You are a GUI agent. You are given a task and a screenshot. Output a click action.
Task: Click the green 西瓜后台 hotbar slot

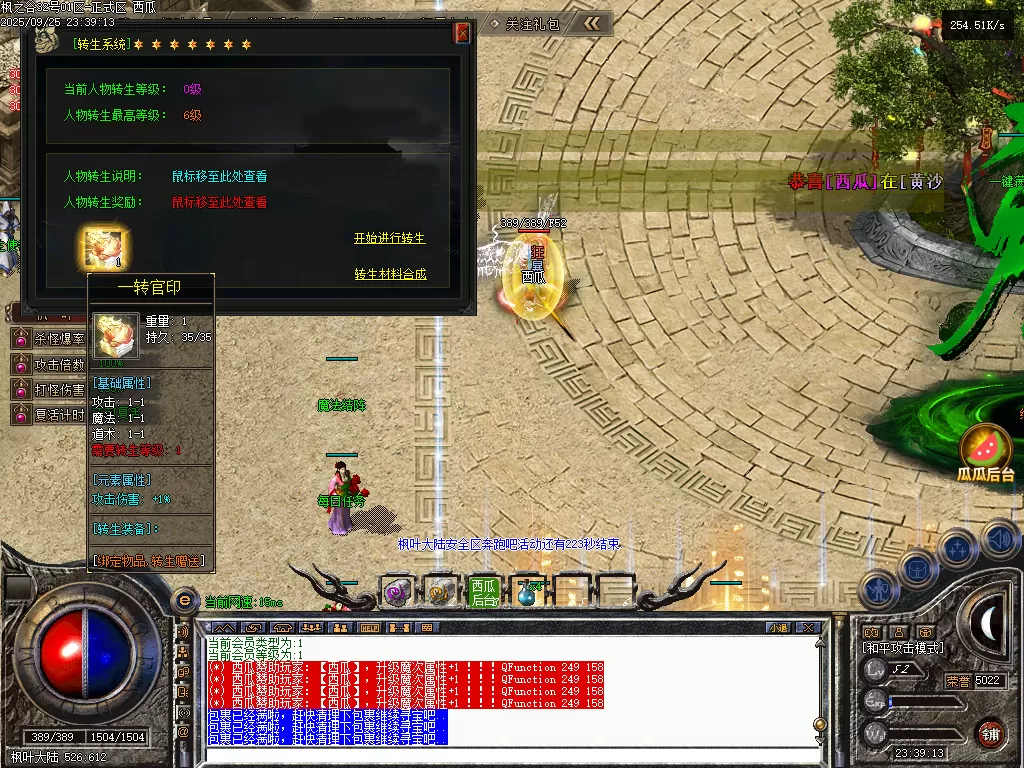484,592
